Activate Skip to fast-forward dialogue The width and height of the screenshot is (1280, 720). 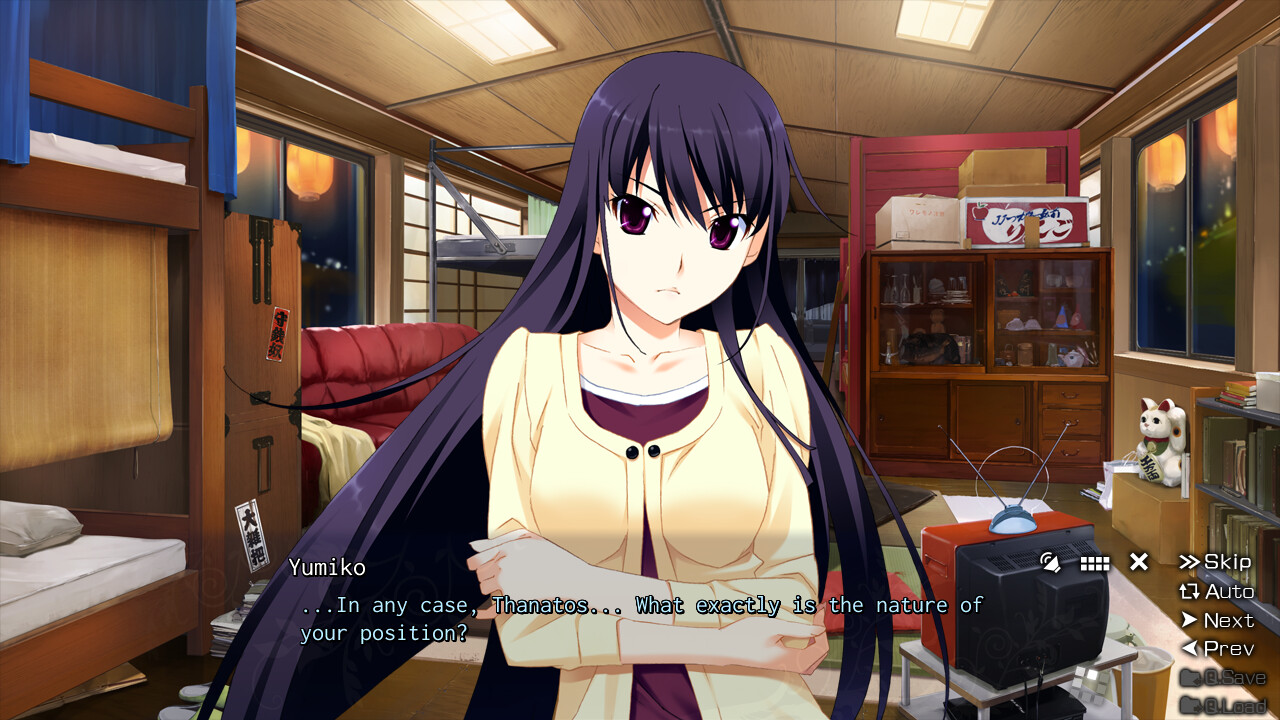pos(1216,562)
